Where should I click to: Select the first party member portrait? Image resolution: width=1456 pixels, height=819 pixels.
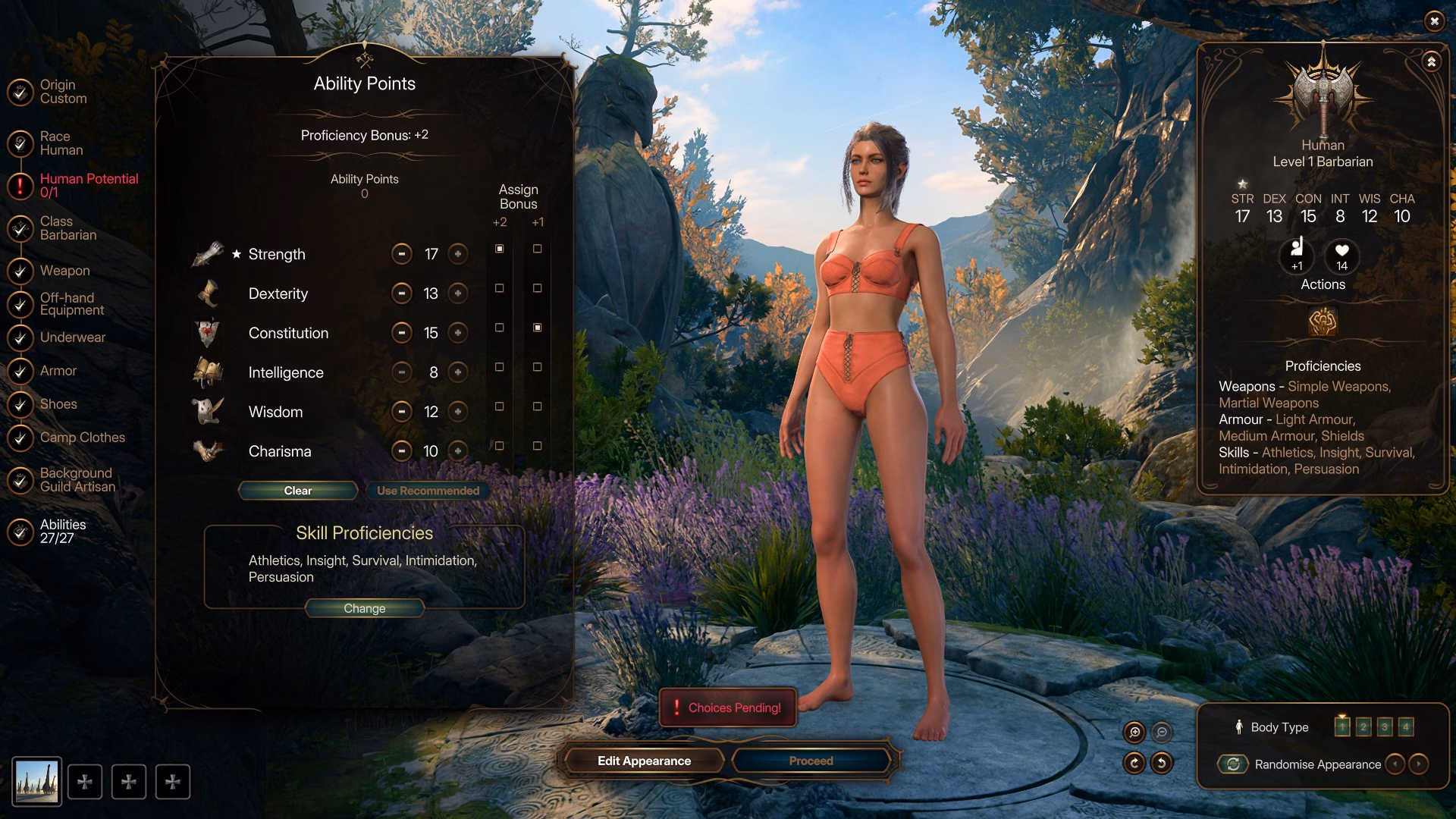coord(37,781)
